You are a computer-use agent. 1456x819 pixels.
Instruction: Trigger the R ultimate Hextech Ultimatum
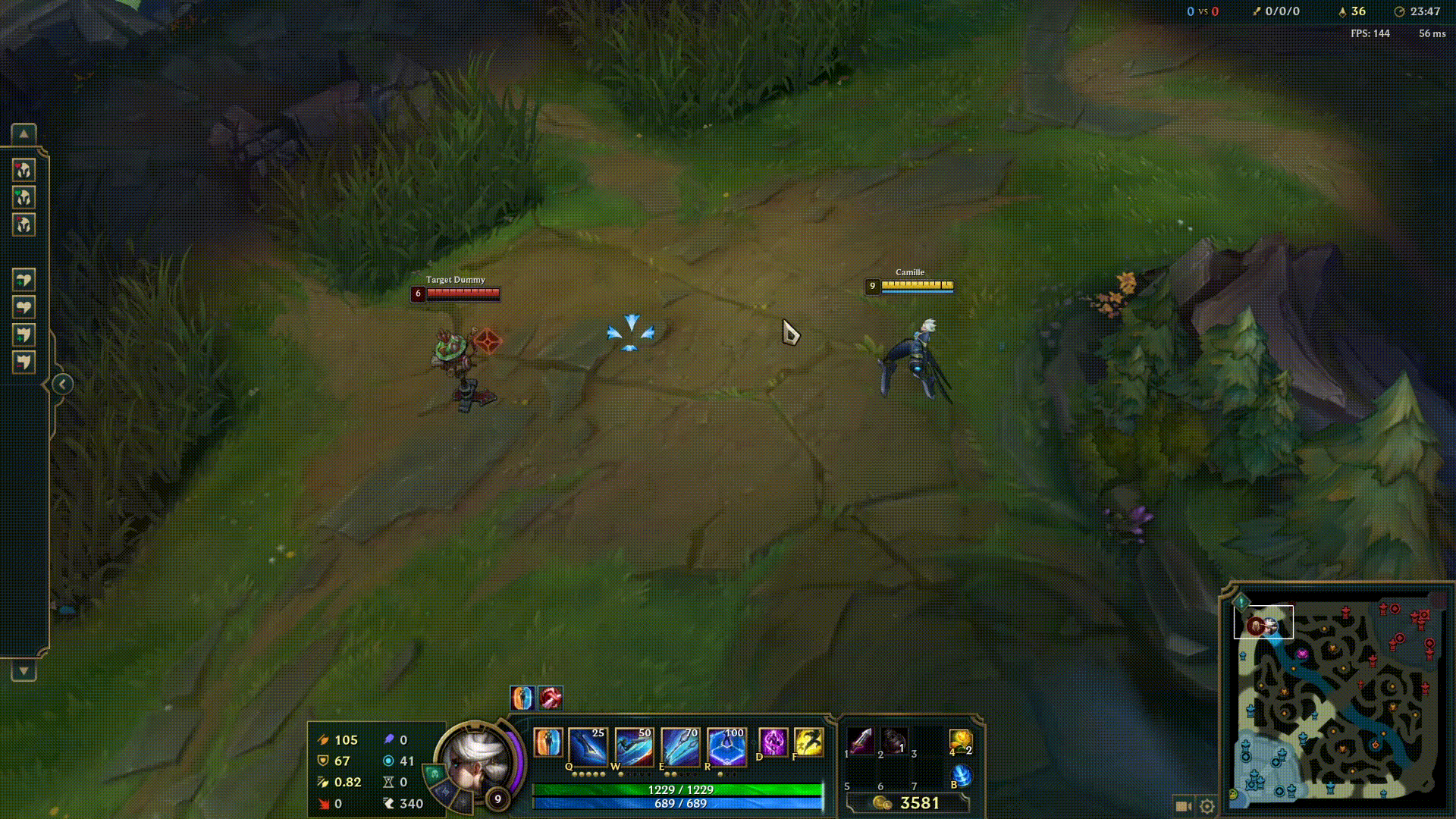pos(726,745)
